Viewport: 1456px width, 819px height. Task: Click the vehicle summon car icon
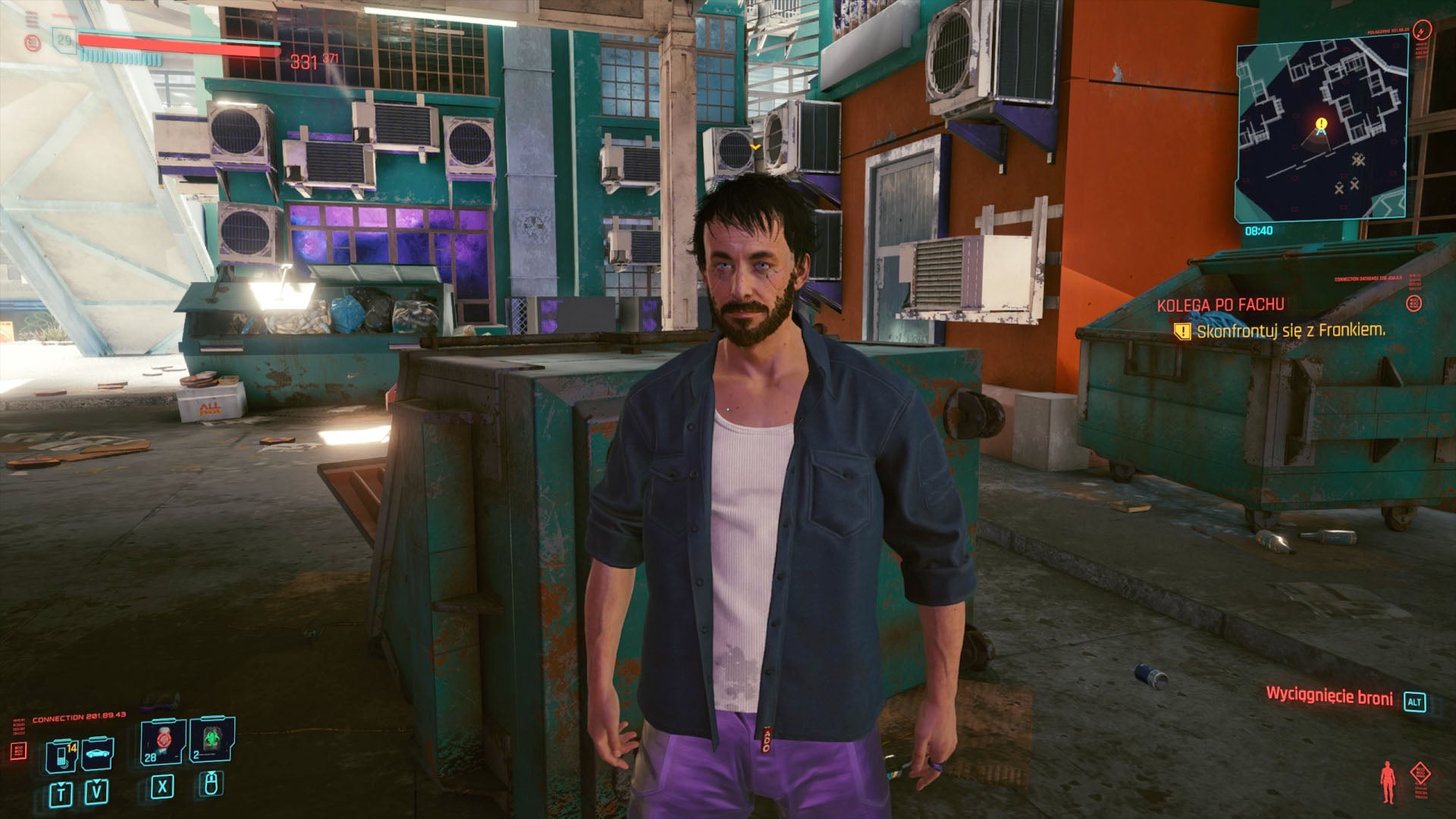point(96,752)
